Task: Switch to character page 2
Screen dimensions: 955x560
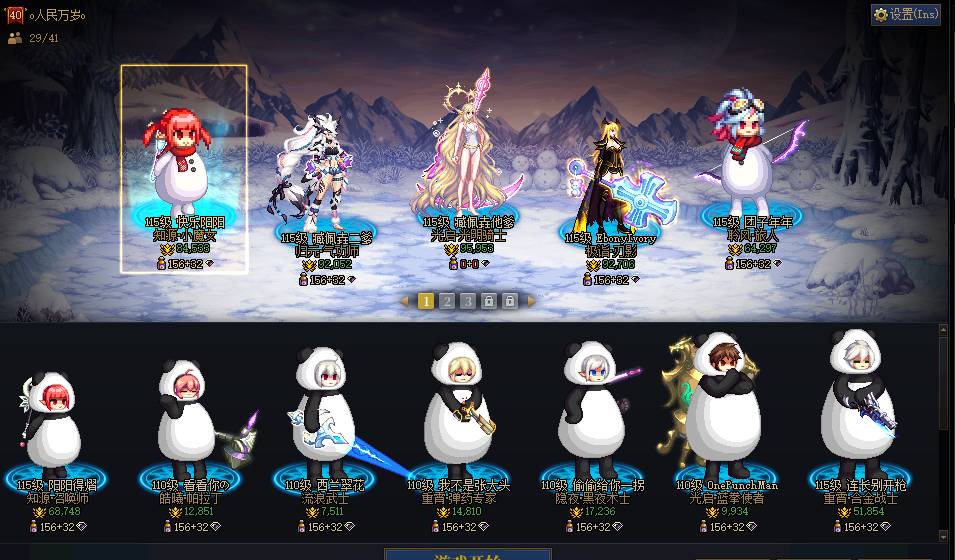Action: pos(447,301)
